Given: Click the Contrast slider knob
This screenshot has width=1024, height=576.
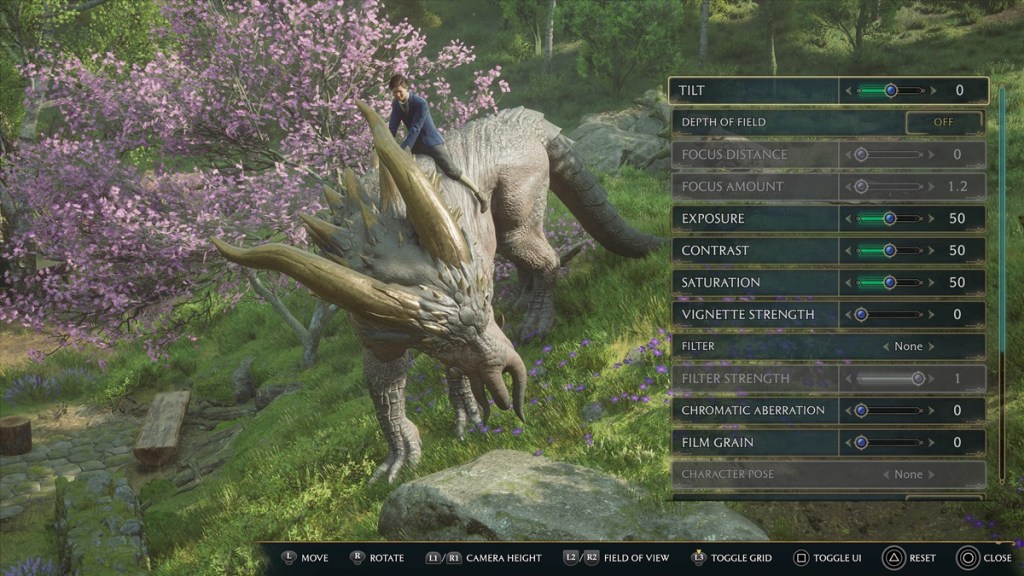Looking at the screenshot, I should [890, 250].
